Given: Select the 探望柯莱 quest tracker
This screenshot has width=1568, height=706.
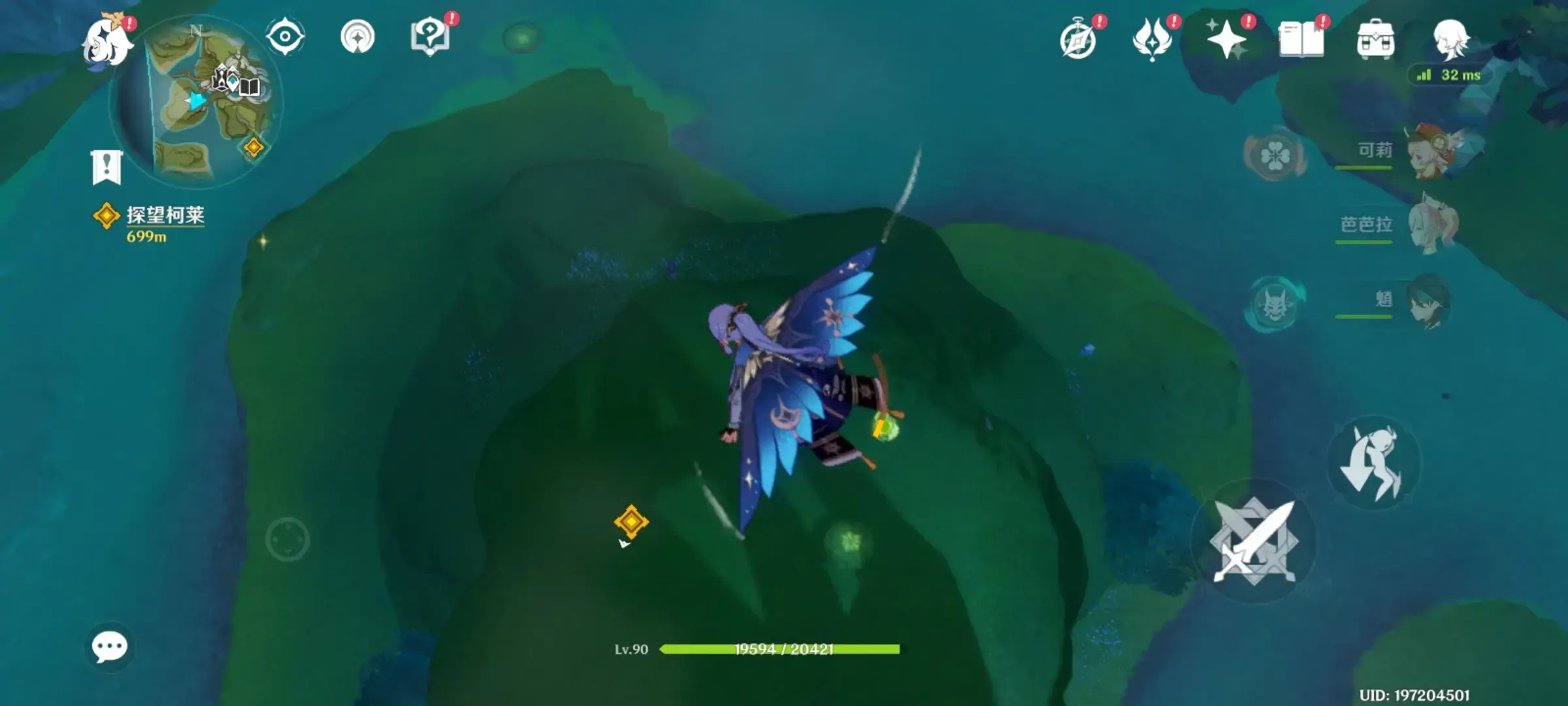Looking at the screenshot, I should [x=163, y=216].
